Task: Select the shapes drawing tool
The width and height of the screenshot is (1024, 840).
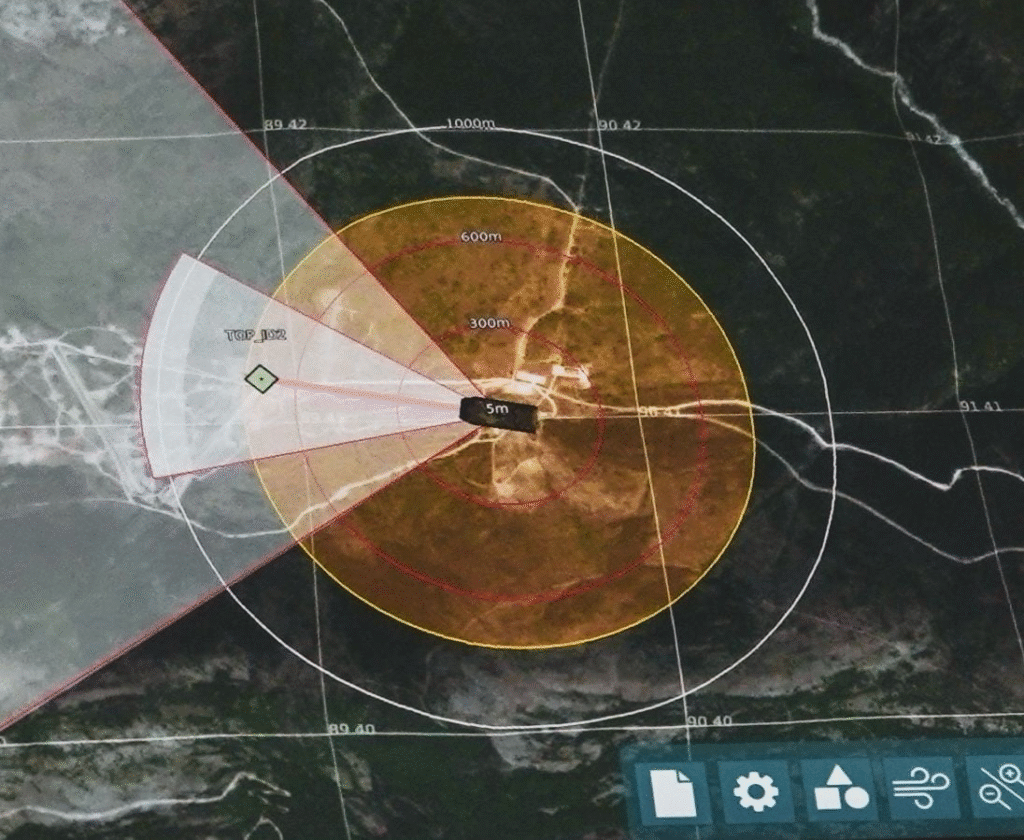Action: click(839, 792)
